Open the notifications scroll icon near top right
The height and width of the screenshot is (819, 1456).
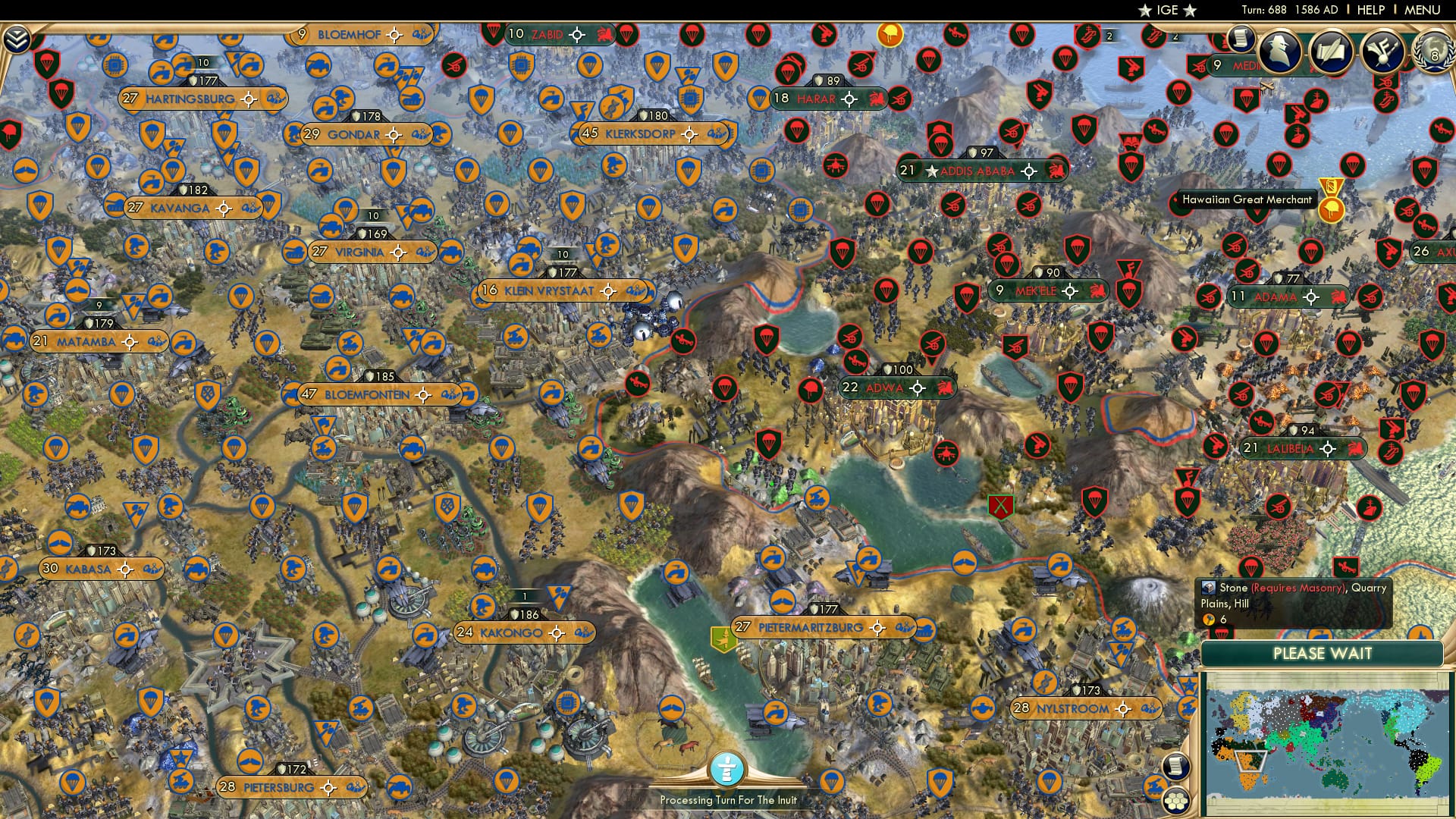tap(1241, 39)
